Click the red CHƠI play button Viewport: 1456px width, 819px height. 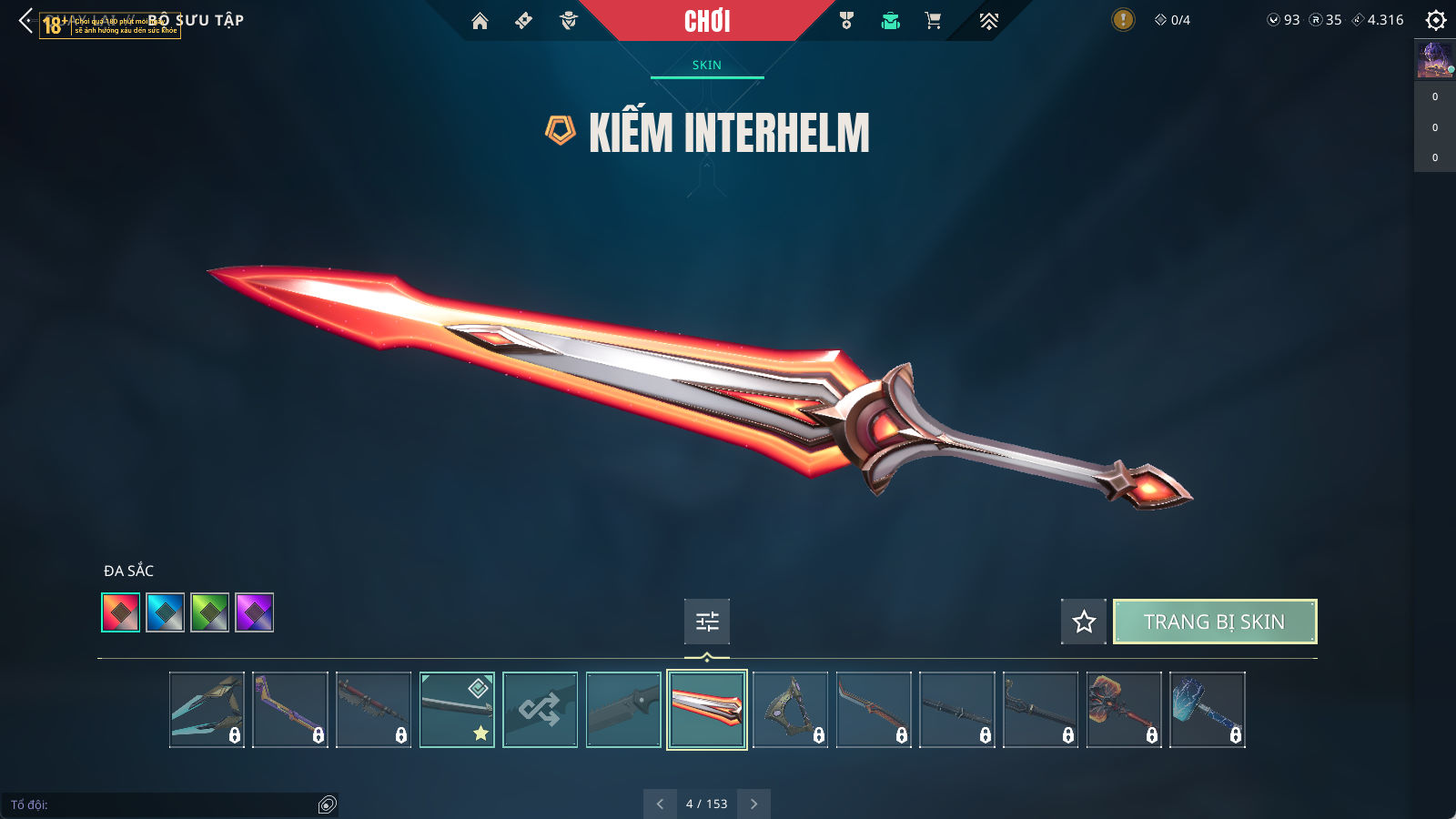tap(707, 21)
